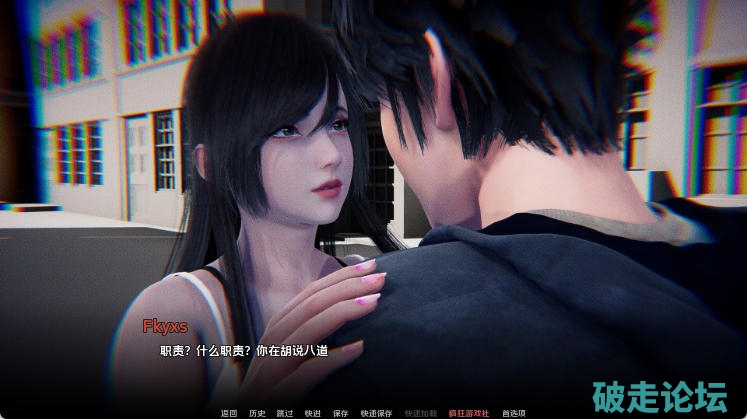Screen dimensions: 747x419
Task: Click the 返回 (Back) button
Action: (x=229, y=412)
